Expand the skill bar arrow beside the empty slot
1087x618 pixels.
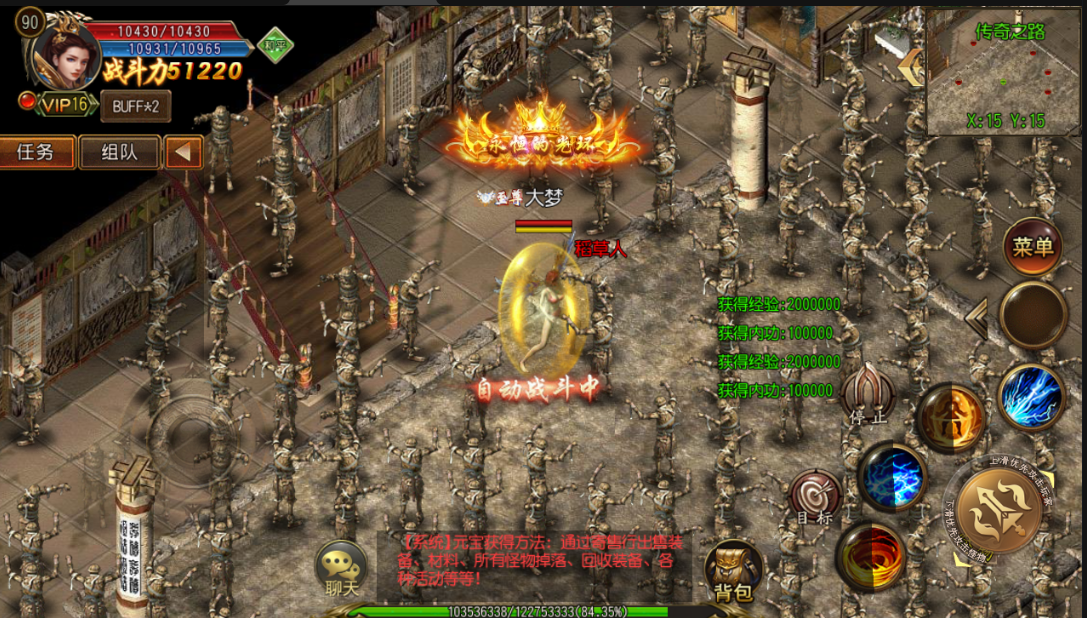976,318
